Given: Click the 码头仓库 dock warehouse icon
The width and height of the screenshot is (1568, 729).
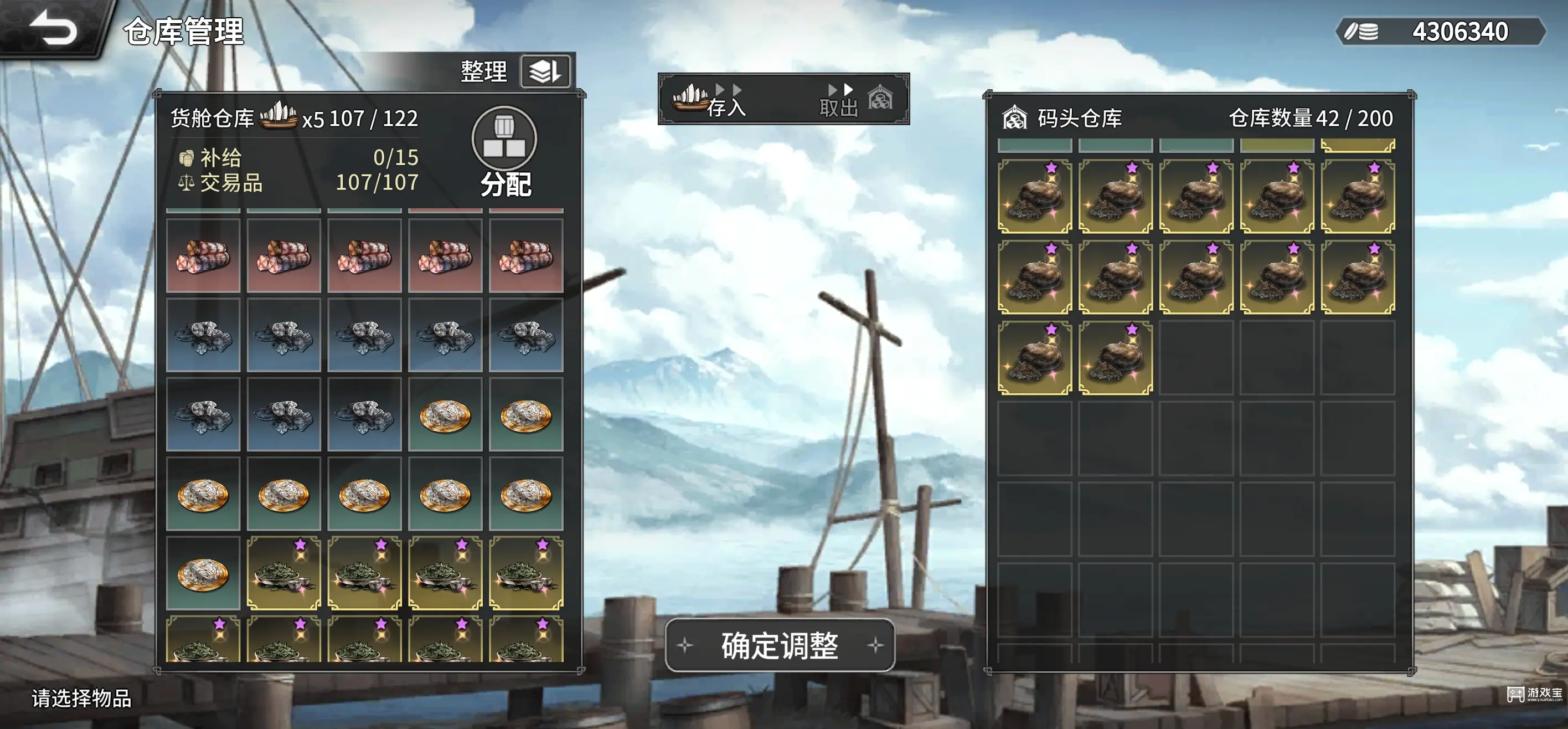Looking at the screenshot, I should coord(1015,117).
